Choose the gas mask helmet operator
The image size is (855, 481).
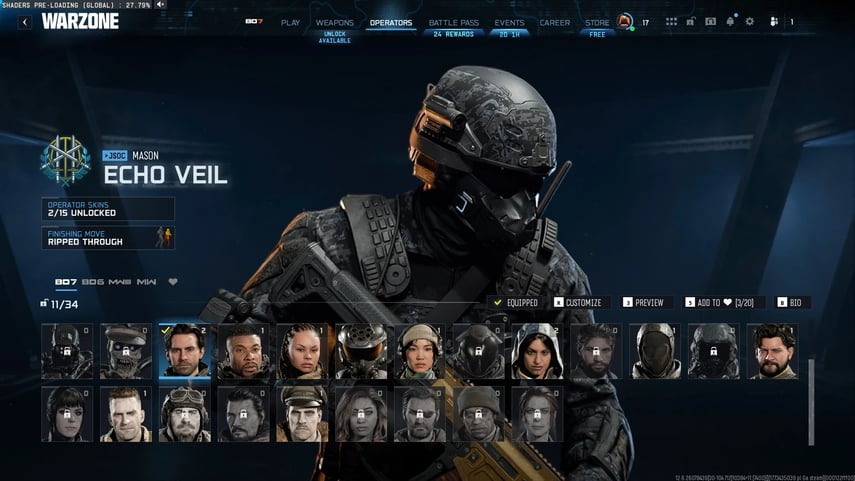[361, 351]
